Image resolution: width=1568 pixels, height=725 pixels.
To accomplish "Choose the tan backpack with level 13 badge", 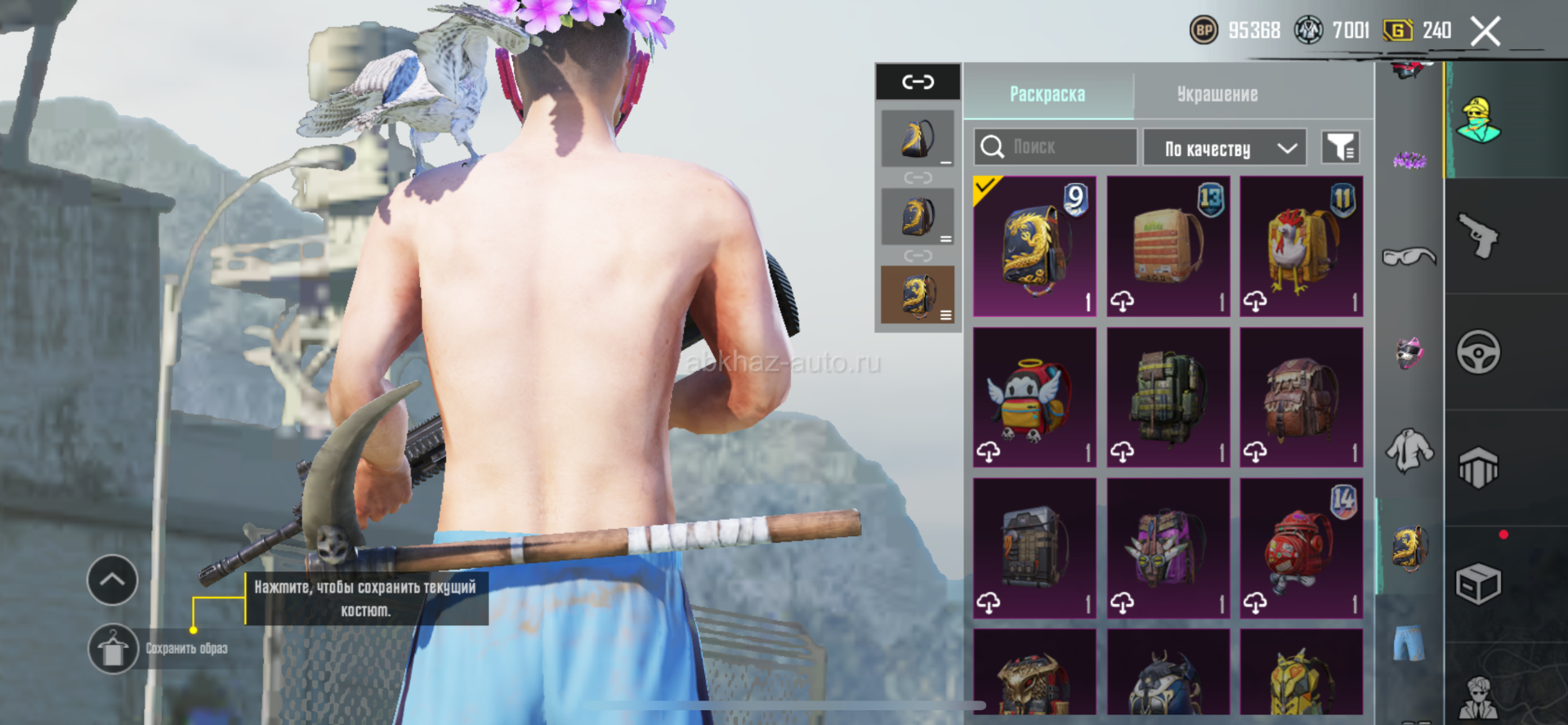I will pos(1168,246).
